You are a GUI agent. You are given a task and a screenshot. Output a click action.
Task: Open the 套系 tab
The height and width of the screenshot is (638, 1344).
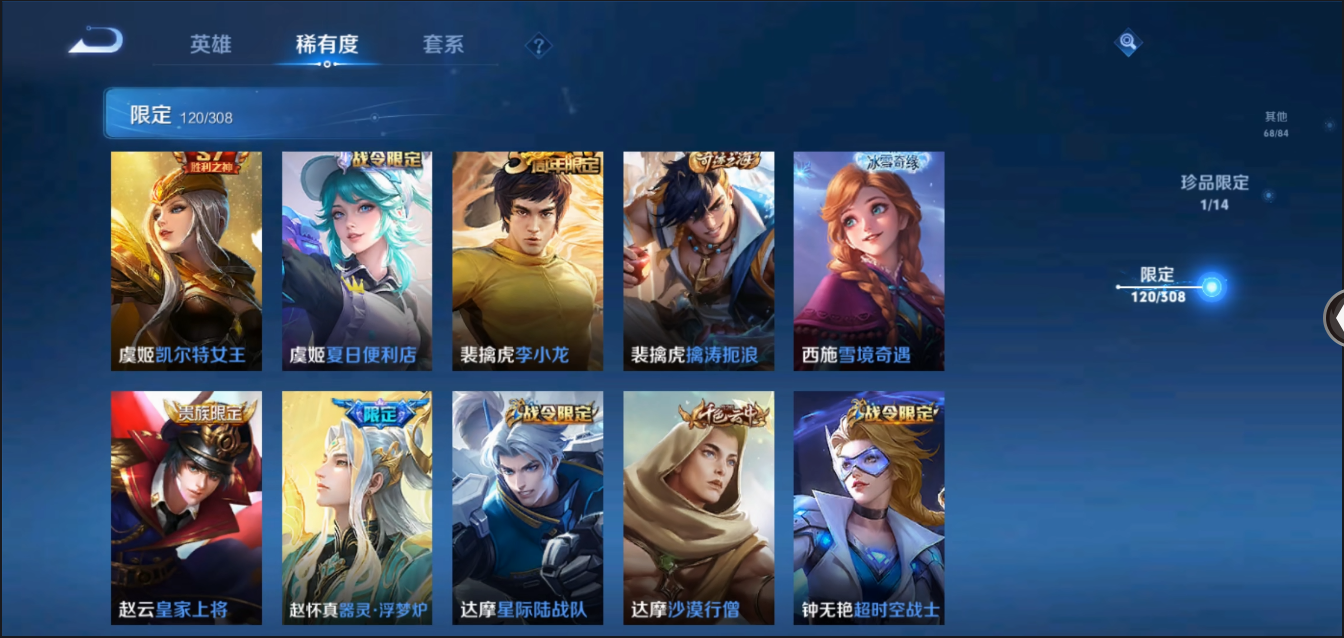(443, 45)
